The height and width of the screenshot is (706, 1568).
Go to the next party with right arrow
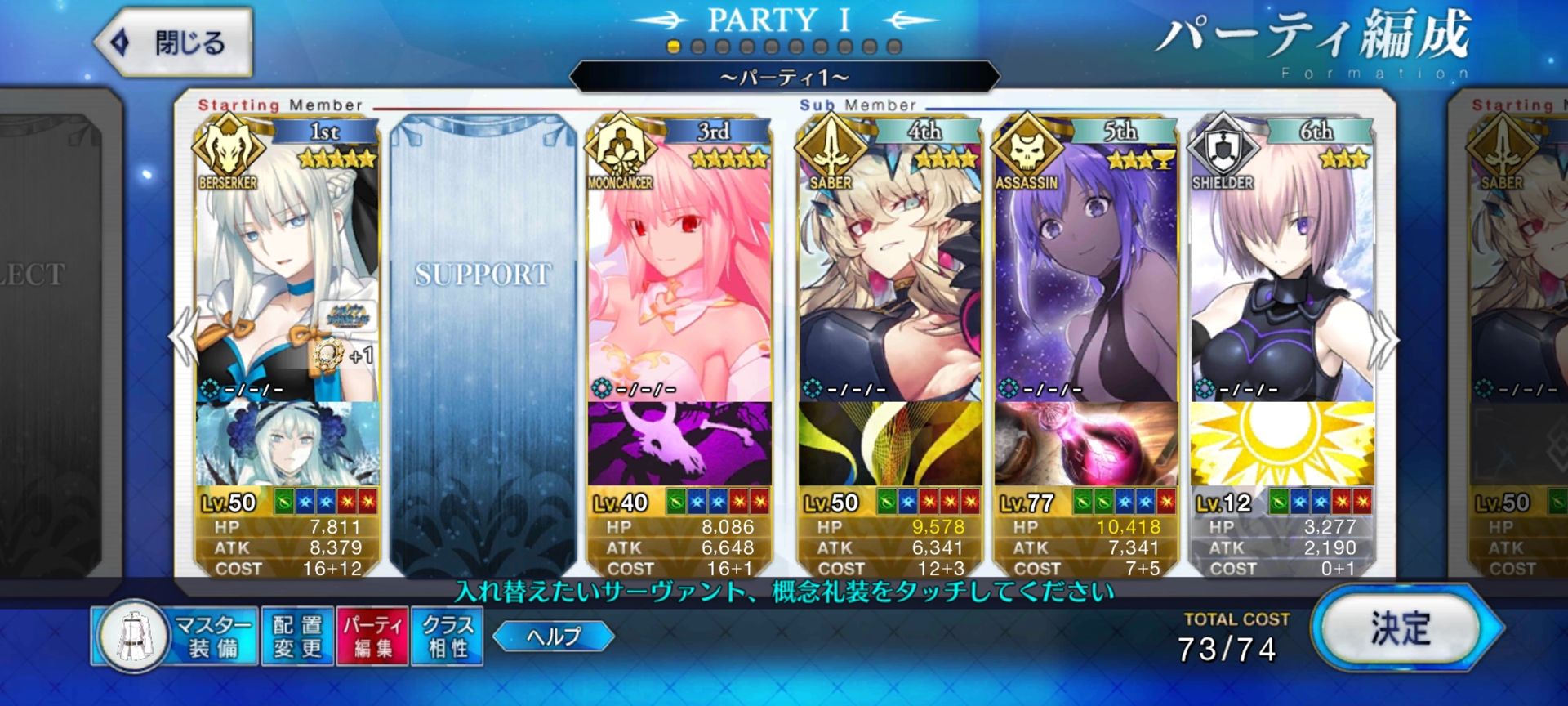click(1383, 339)
